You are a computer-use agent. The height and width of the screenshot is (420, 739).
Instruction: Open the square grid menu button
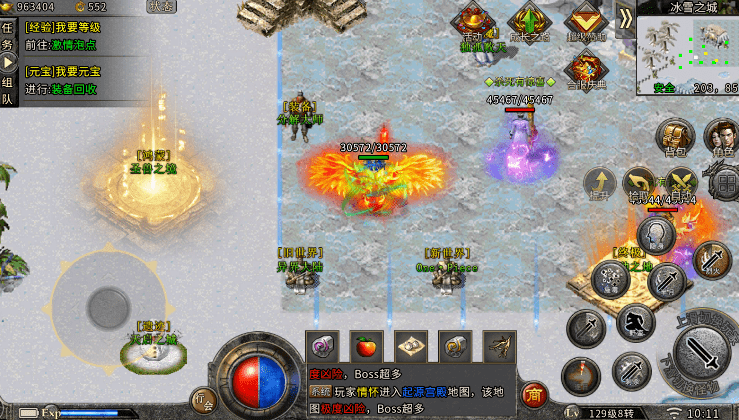[x=724, y=183]
